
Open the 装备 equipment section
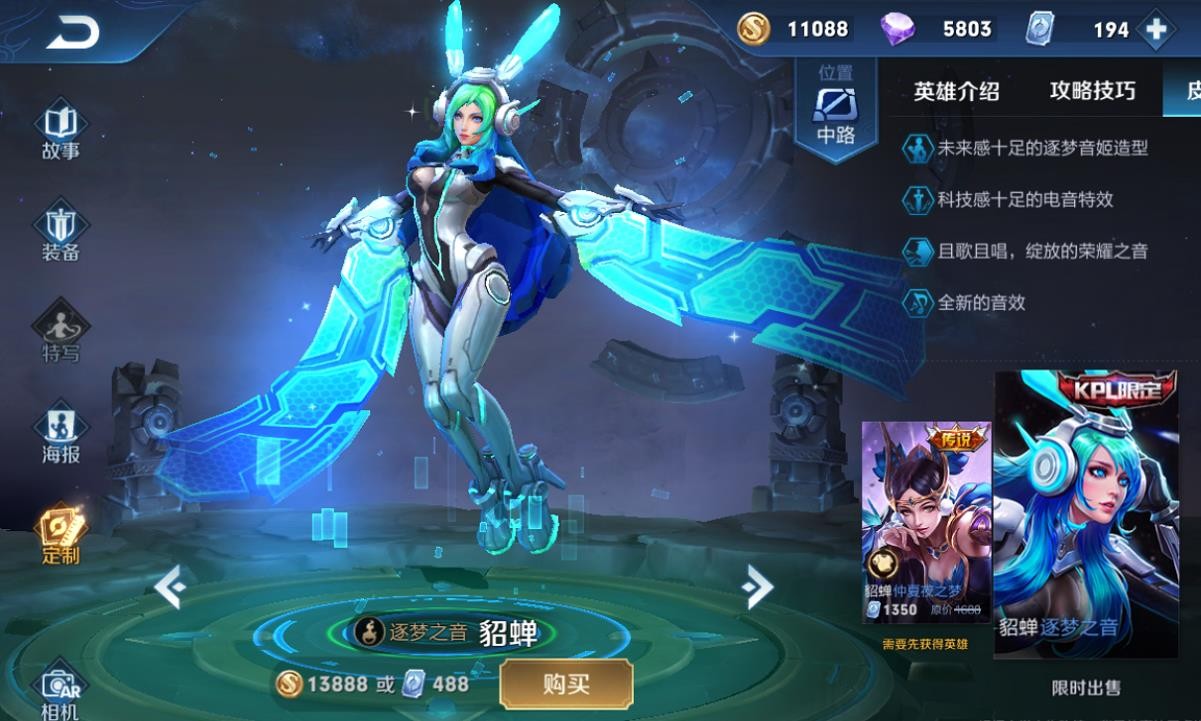[x=61, y=234]
